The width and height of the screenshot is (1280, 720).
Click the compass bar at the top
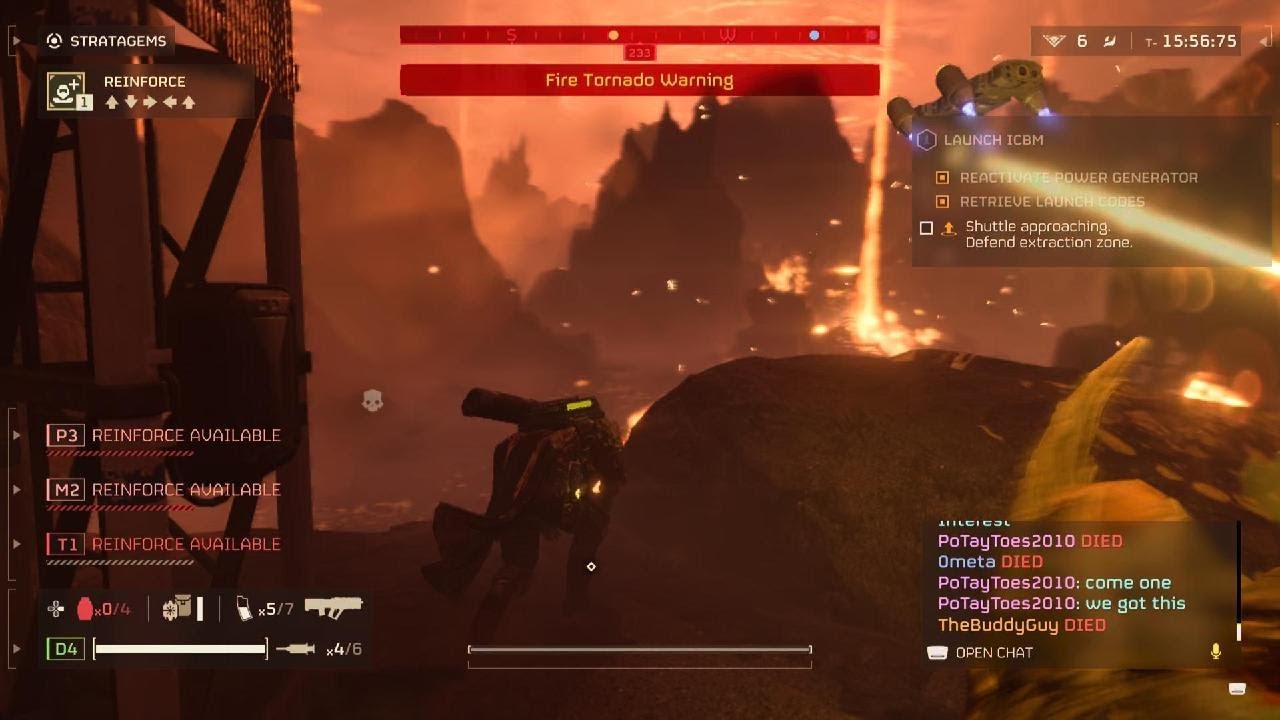pyautogui.click(x=639, y=36)
